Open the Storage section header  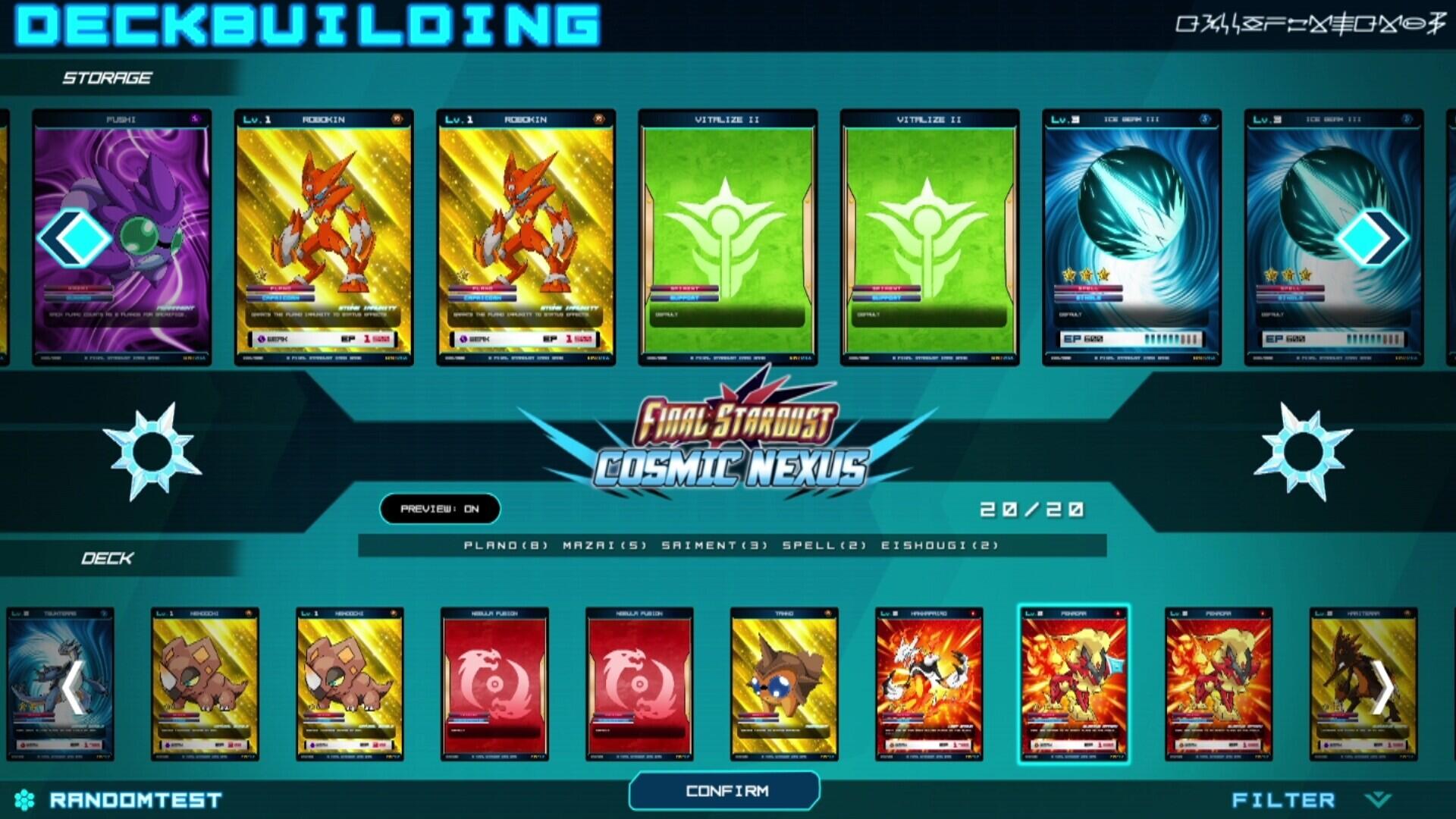pos(108,76)
